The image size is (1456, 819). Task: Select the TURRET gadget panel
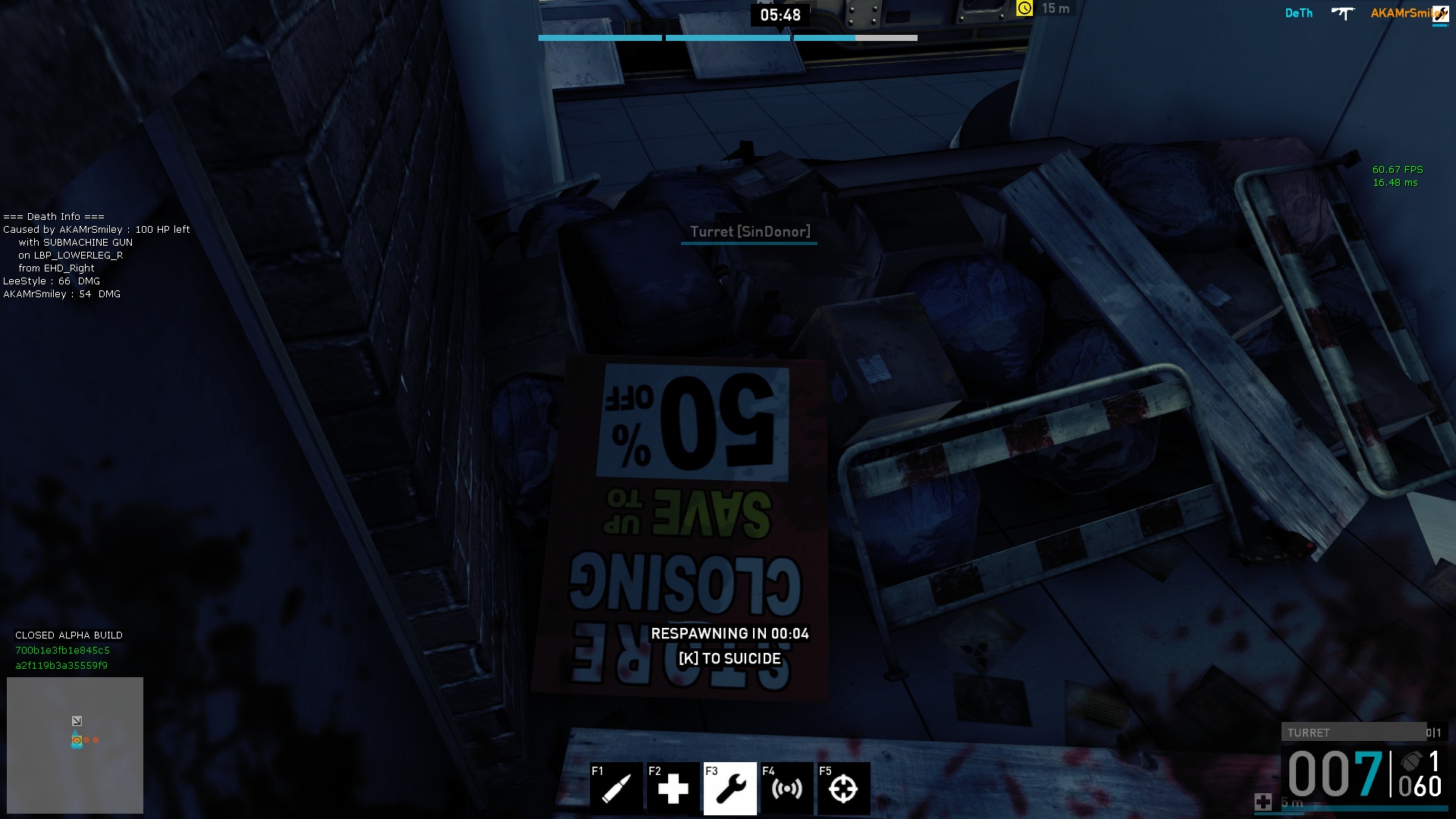tap(1354, 733)
